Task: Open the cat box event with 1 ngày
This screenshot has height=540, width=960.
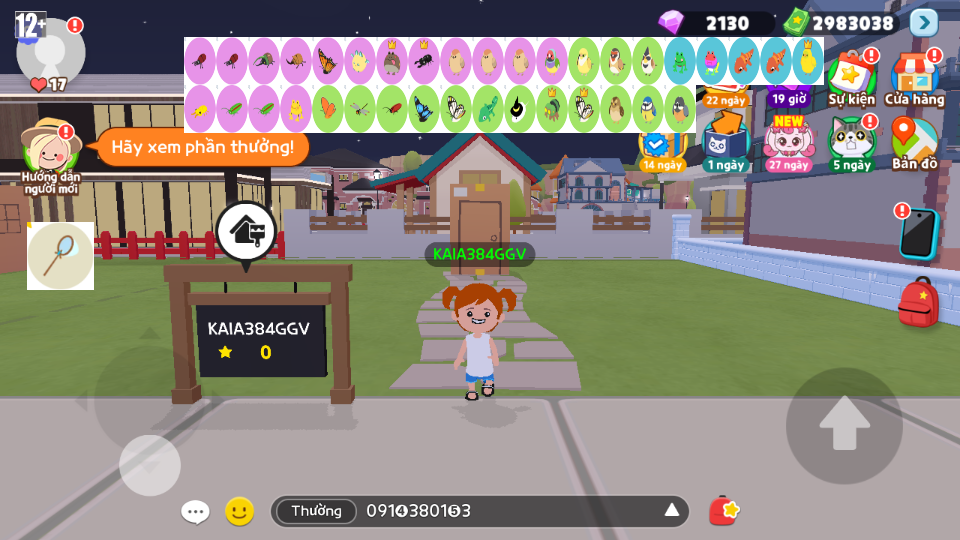Action: click(x=725, y=140)
